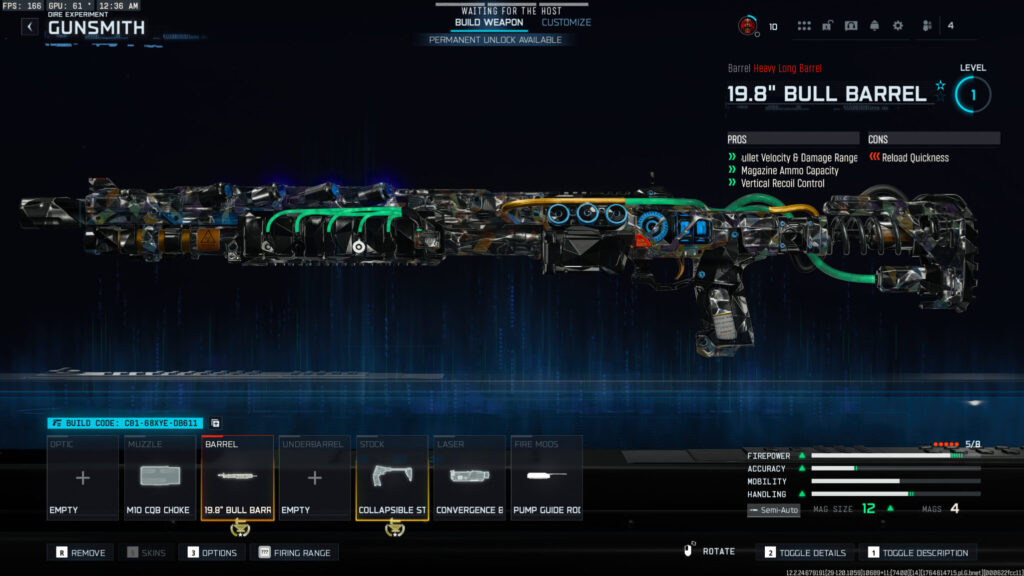Remove the selected attachment
Image resolution: width=1024 pixels, height=576 pixels.
[82, 552]
